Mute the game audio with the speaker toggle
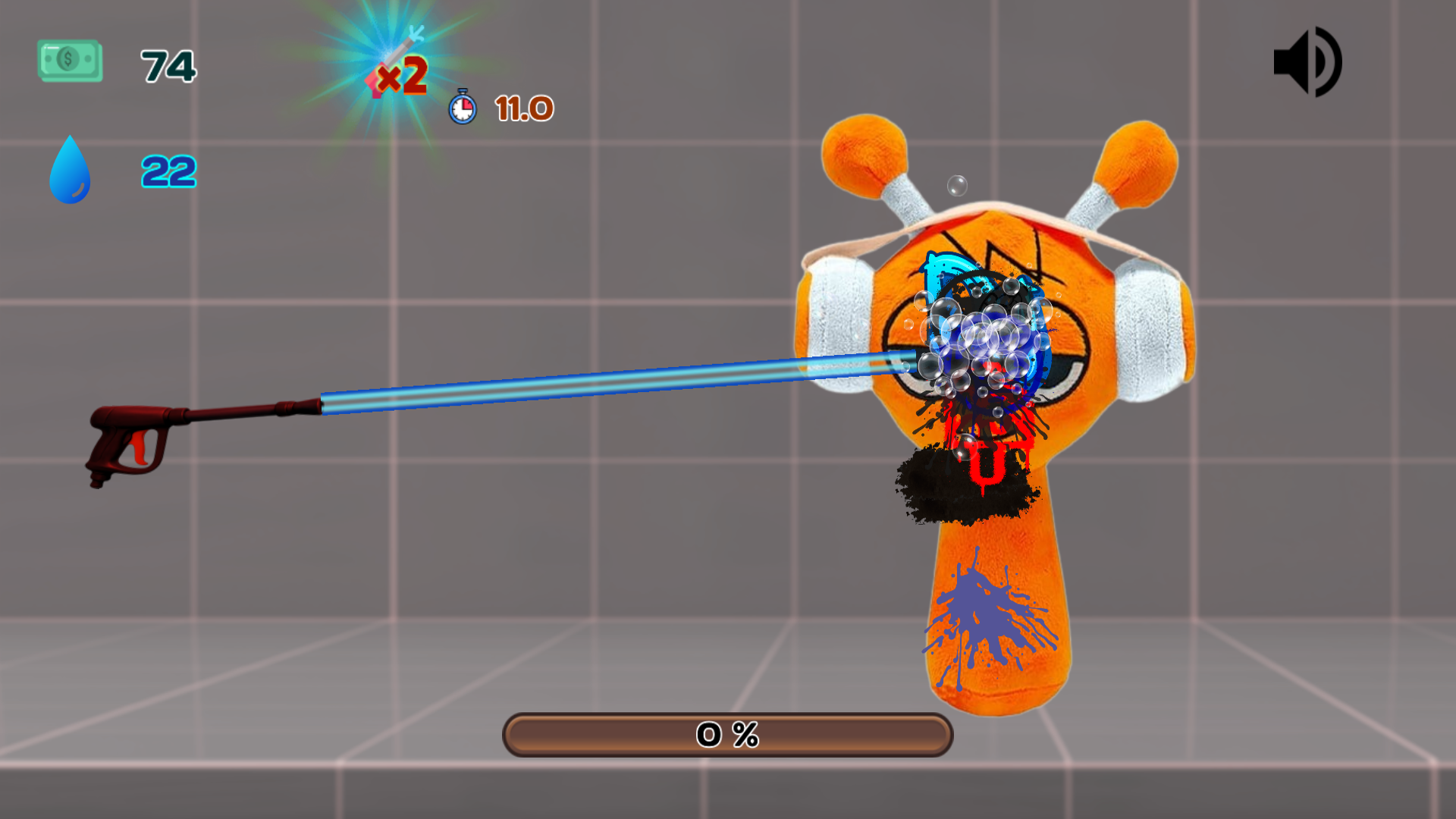Image resolution: width=1456 pixels, height=819 pixels. point(1307,63)
